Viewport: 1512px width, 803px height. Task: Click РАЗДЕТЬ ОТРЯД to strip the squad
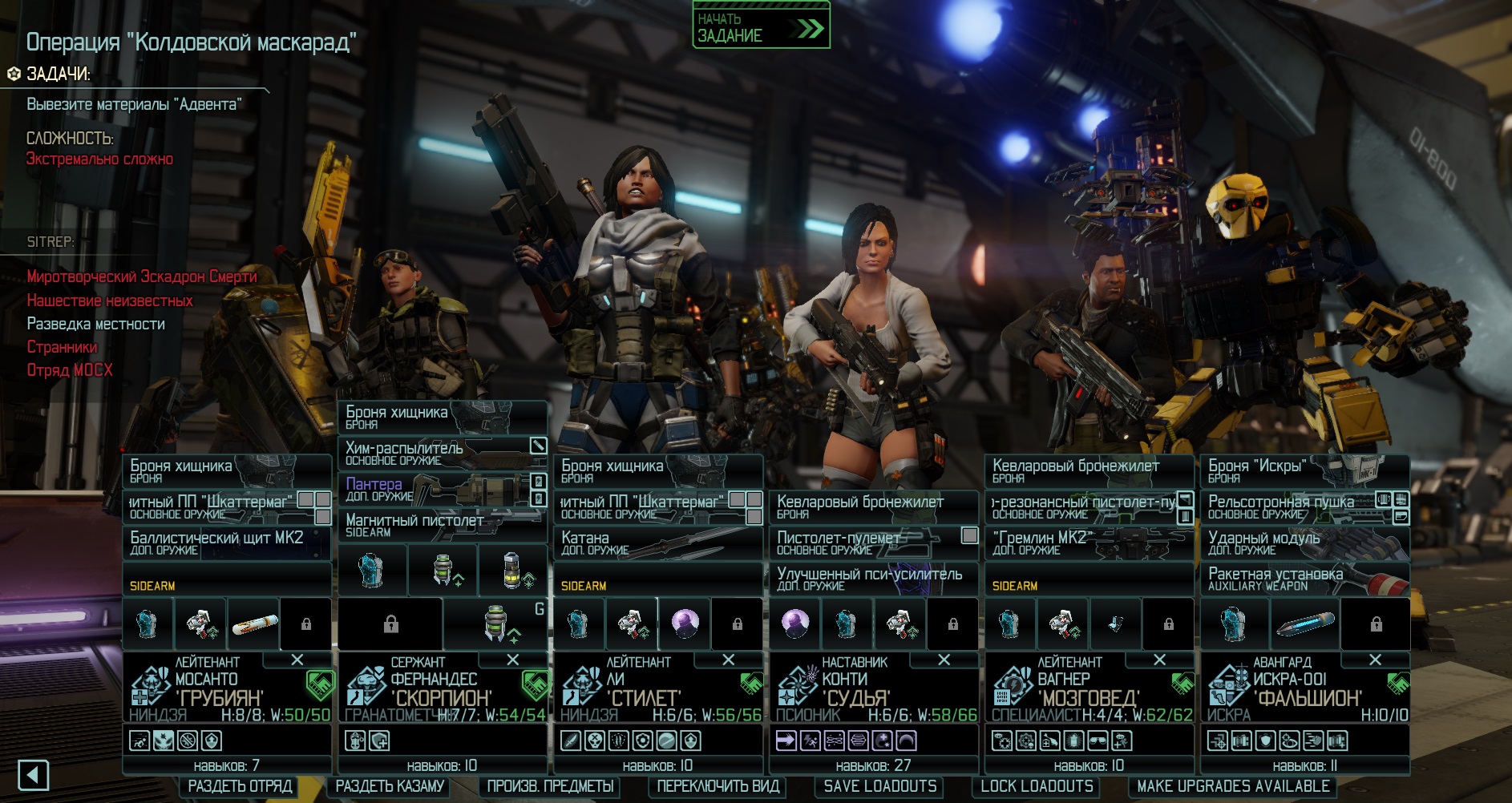click(x=239, y=786)
